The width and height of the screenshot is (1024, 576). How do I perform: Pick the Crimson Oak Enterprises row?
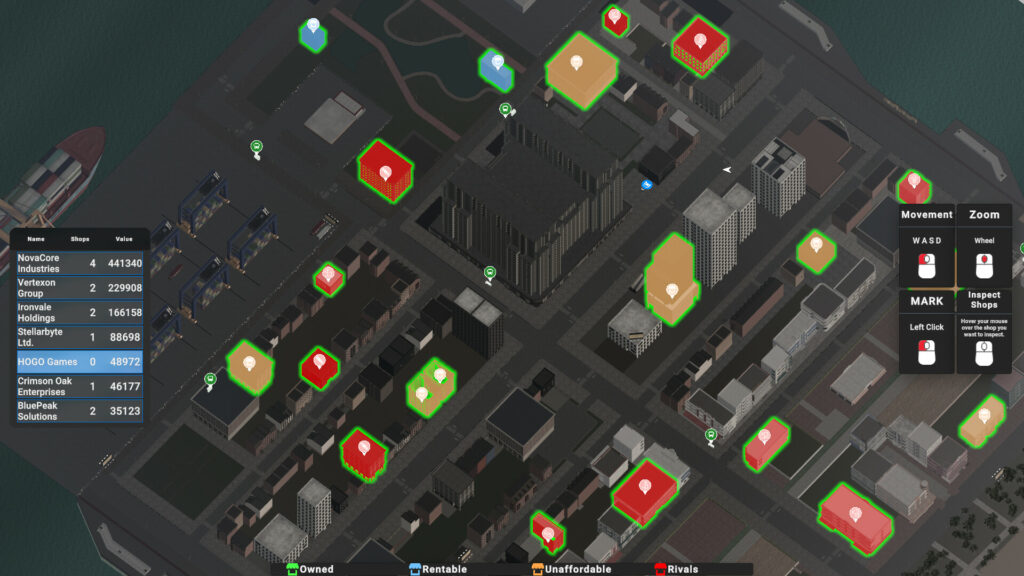click(x=80, y=386)
